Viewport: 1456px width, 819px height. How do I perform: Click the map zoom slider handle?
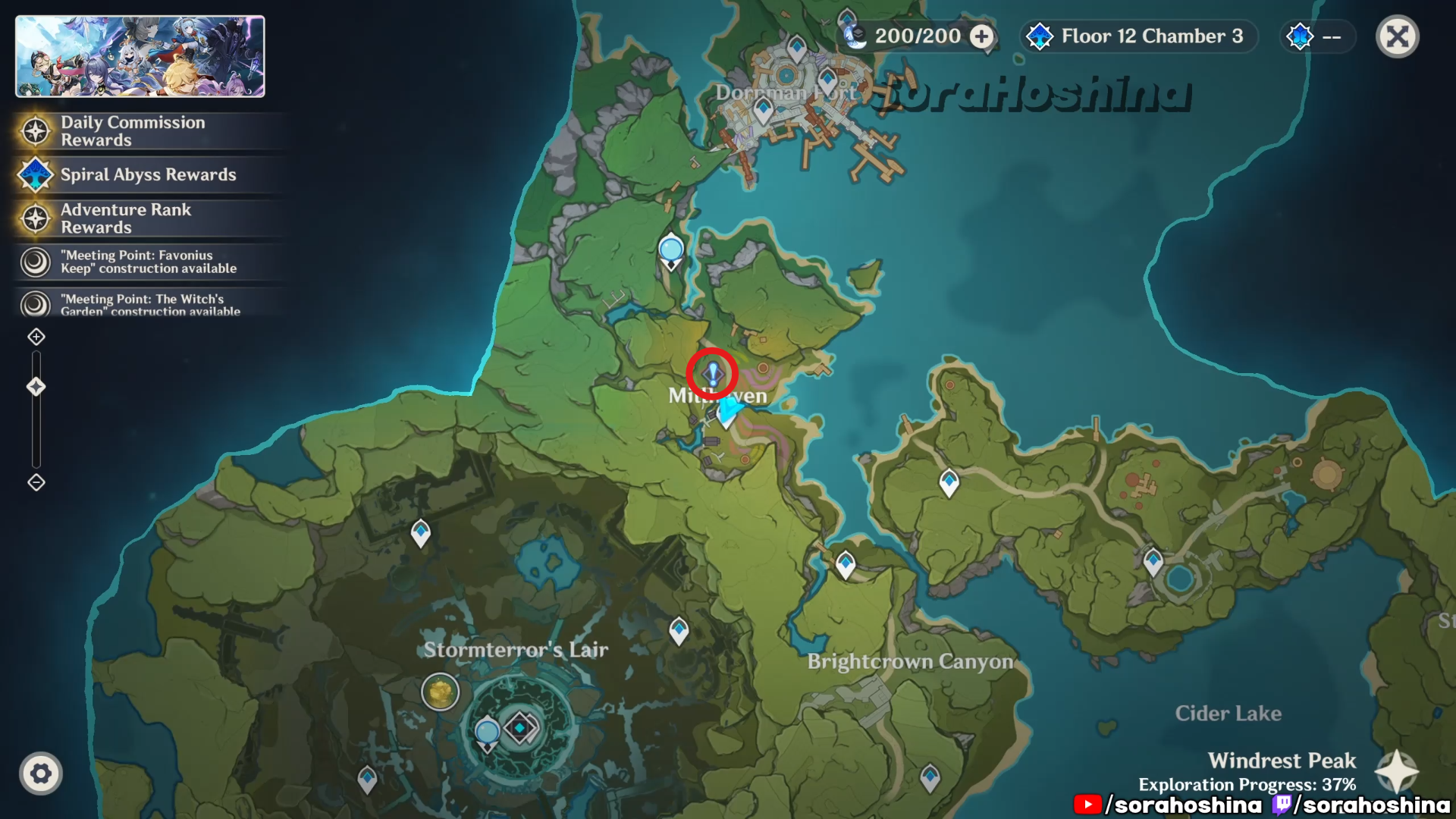36,387
